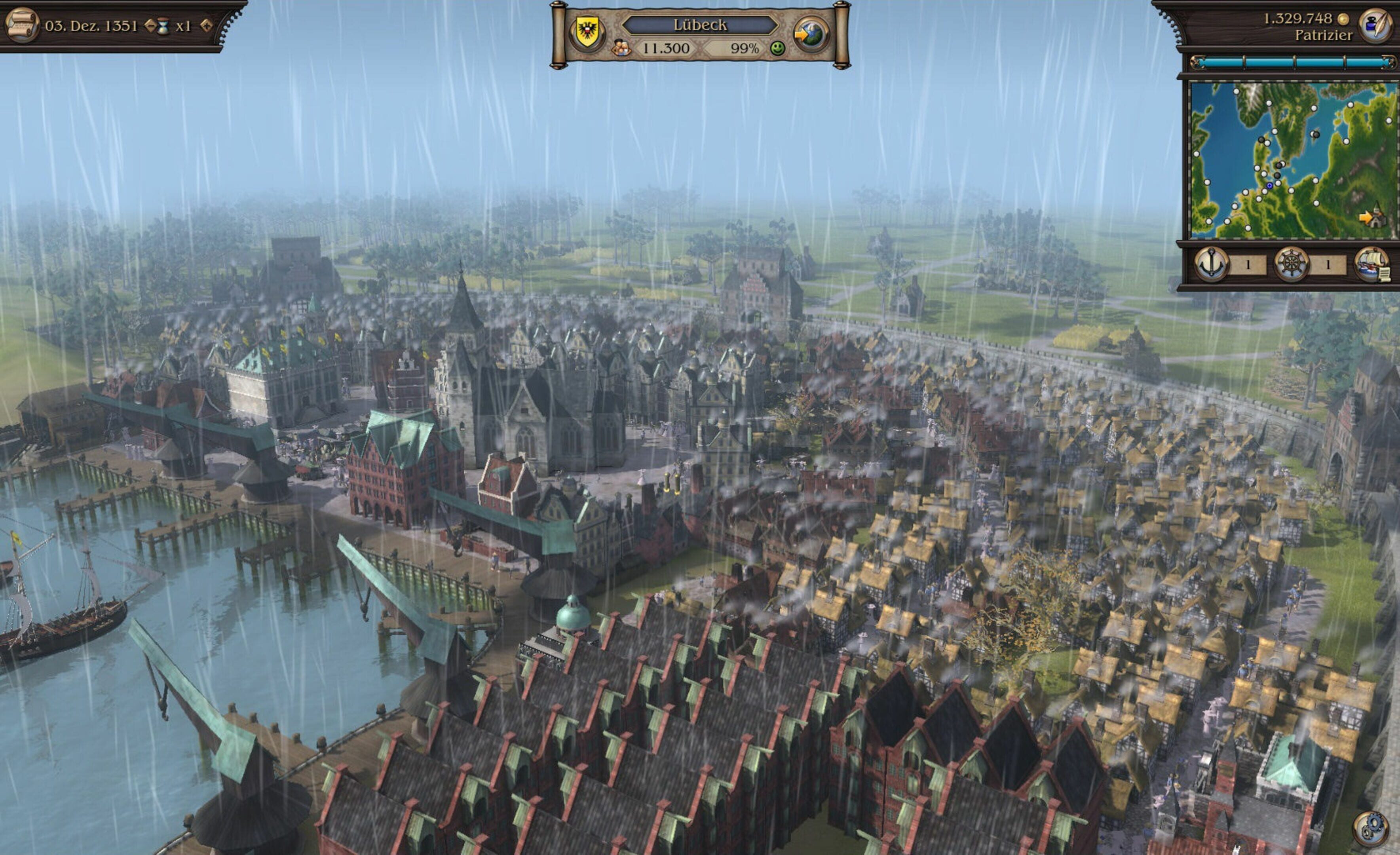Click the population family icon

[x=621, y=49]
